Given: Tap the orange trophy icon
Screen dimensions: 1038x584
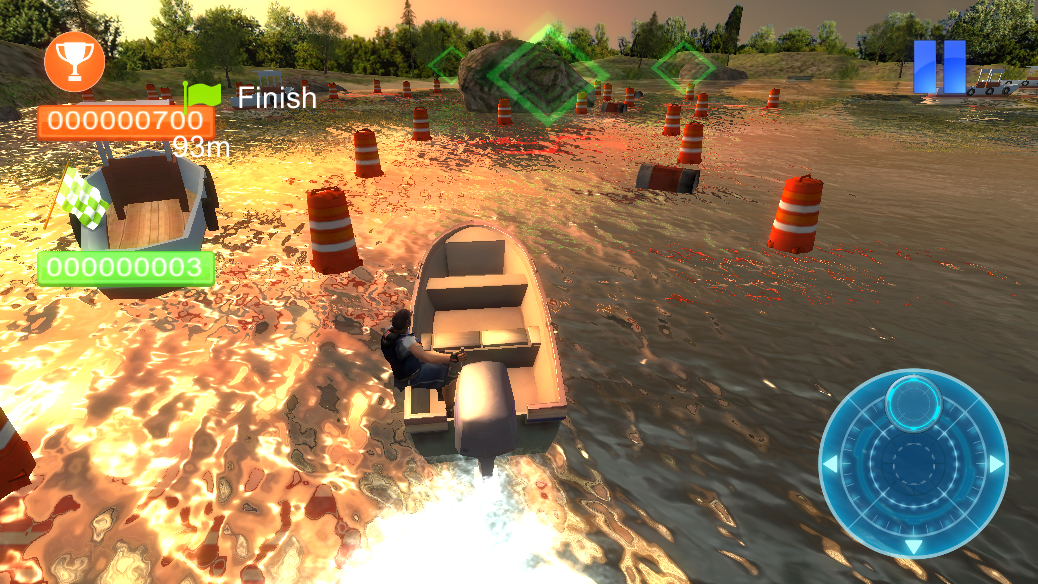Looking at the screenshot, I should 74,60.
